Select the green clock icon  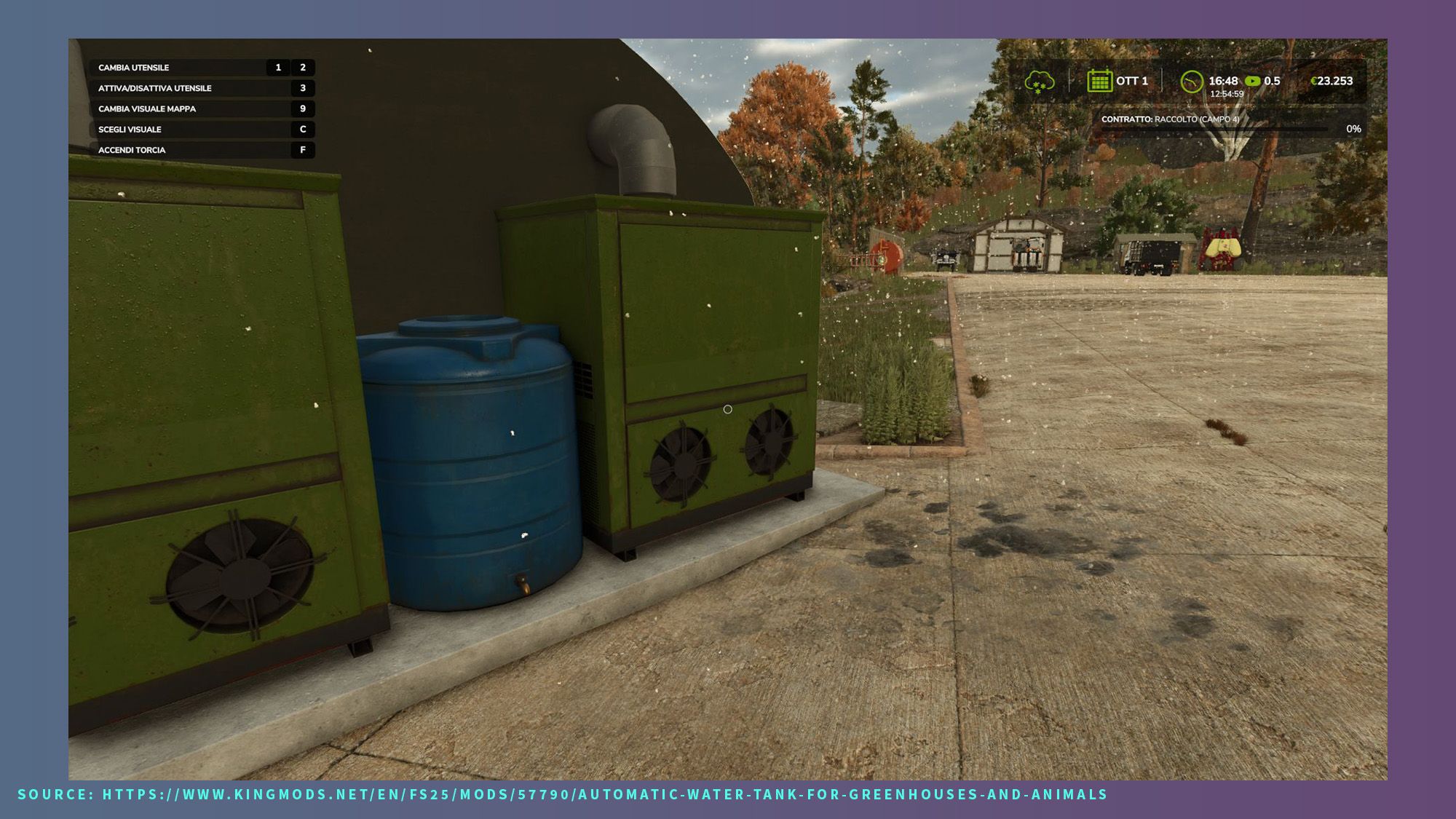(1191, 82)
